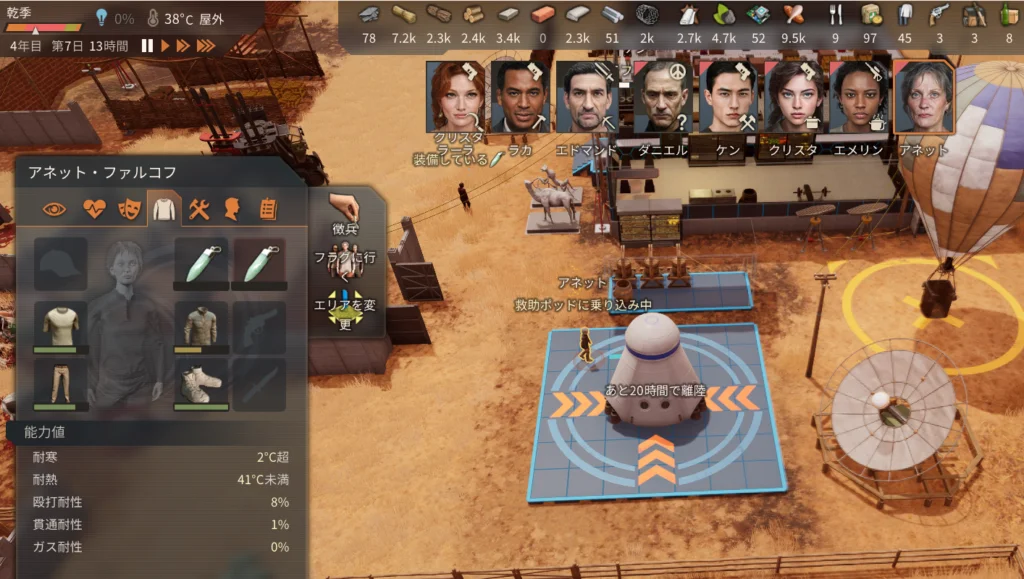Activate the エリアを変更 button

(x=345, y=311)
